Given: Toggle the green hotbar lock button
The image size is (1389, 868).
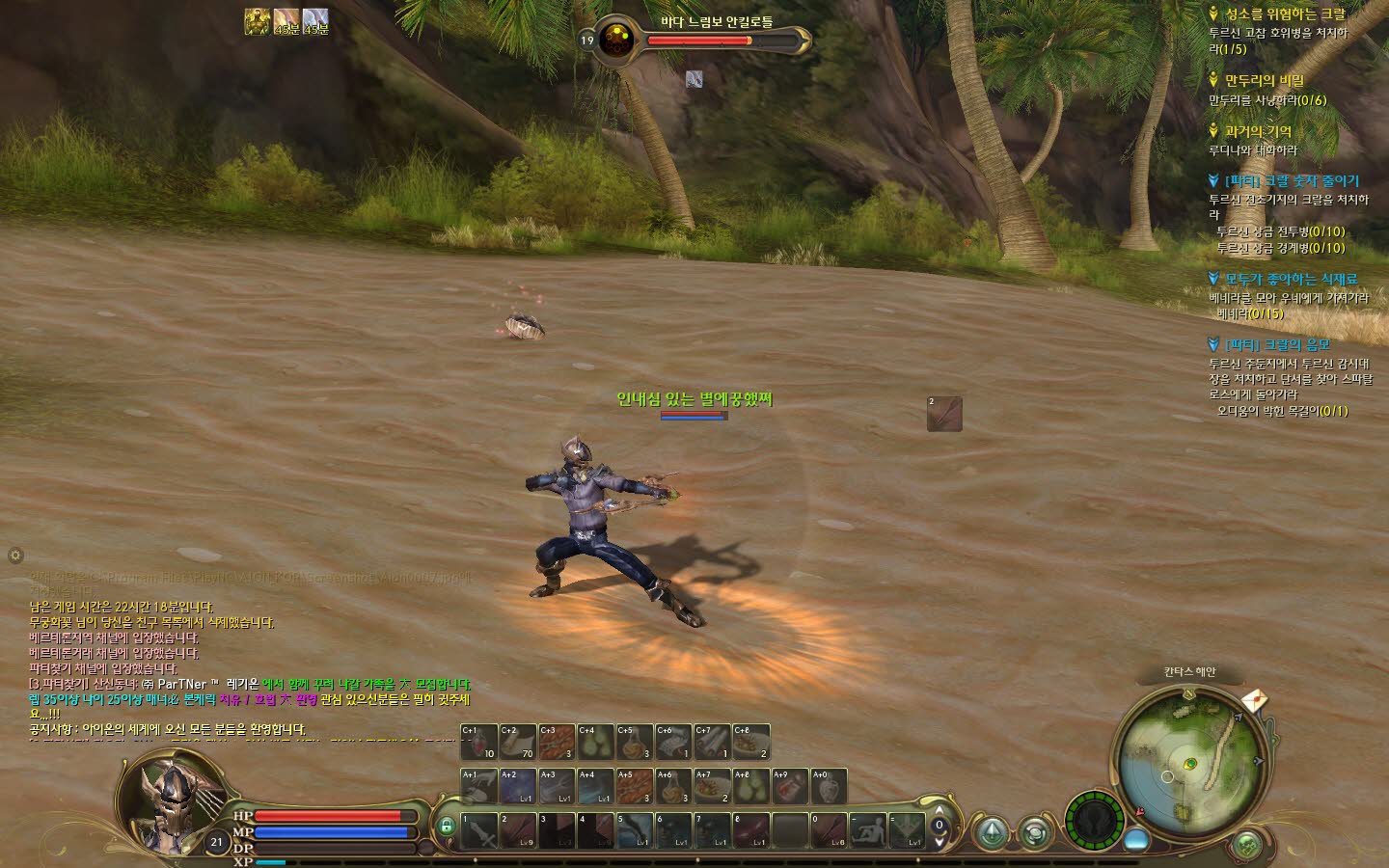Looking at the screenshot, I should point(446,827).
